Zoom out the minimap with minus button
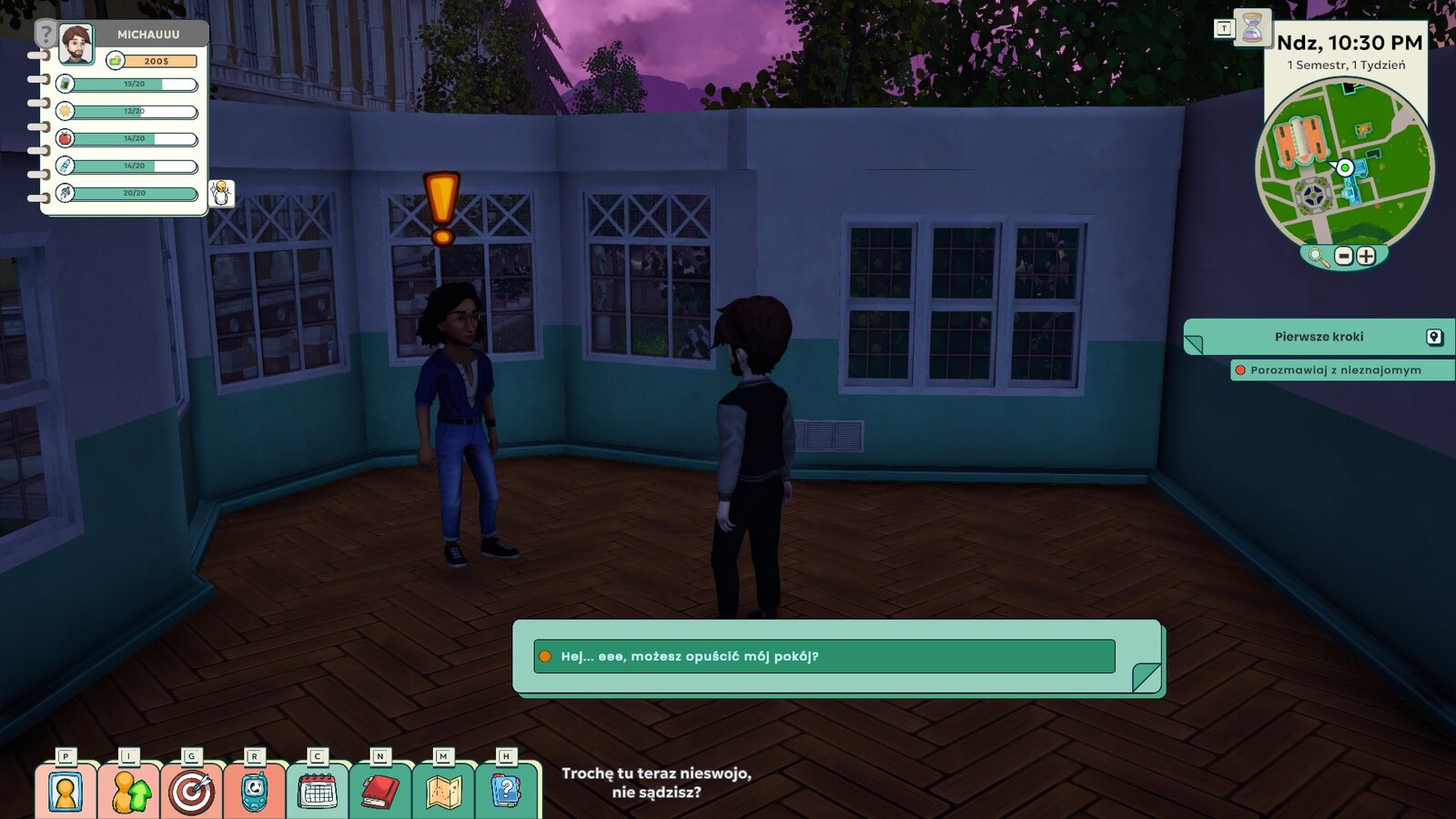This screenshot has width=1456, height=819. (x=1344, y=257)
